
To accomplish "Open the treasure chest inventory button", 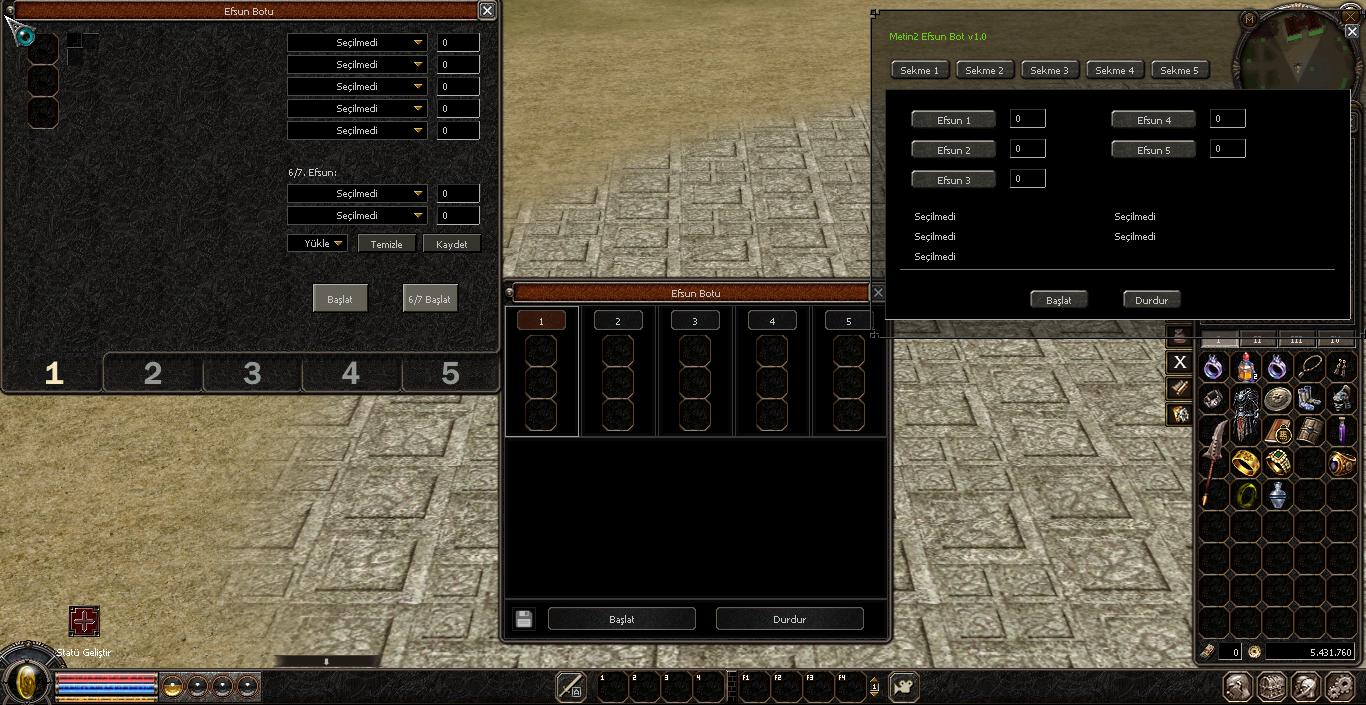I will [1272, 686].
